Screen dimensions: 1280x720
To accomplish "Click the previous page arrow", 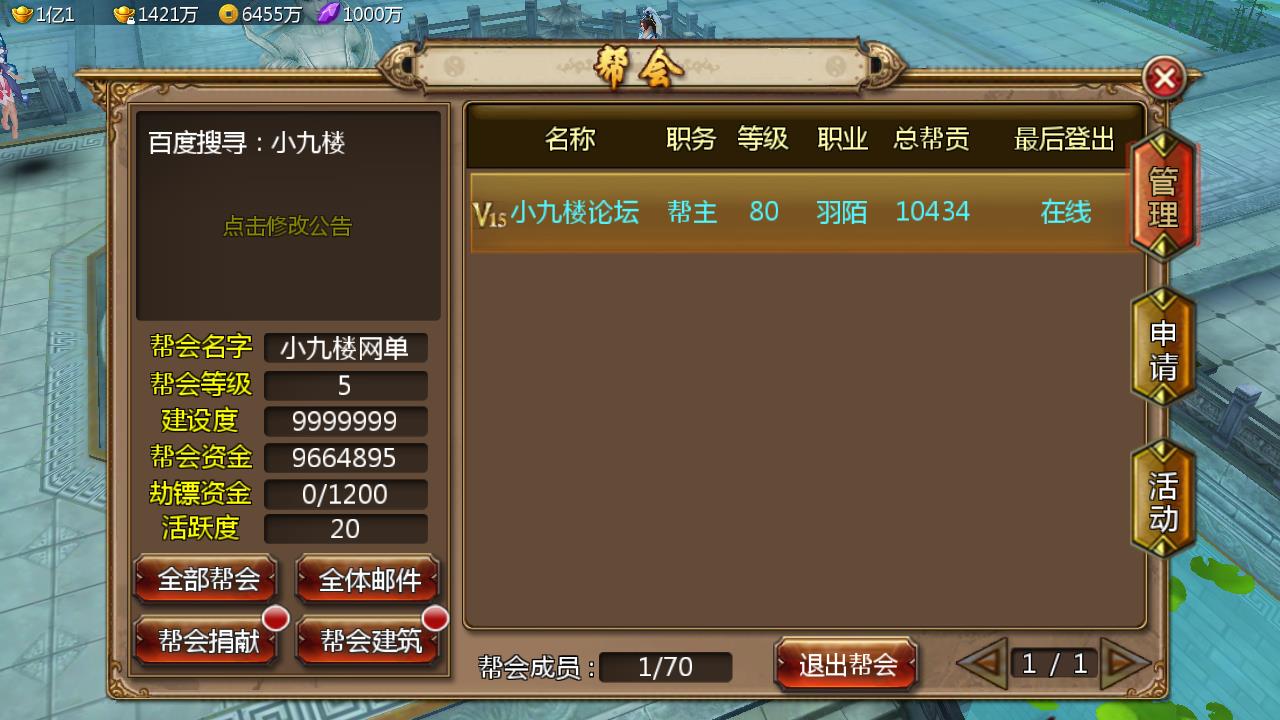I will click(985, 663).
